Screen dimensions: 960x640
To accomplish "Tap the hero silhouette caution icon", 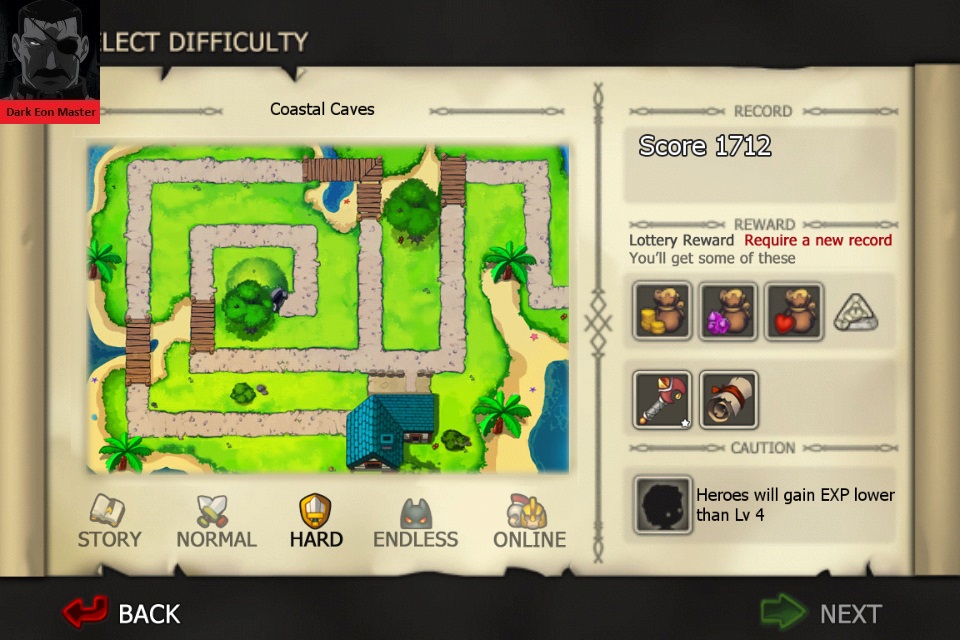I will pos(662,504).
